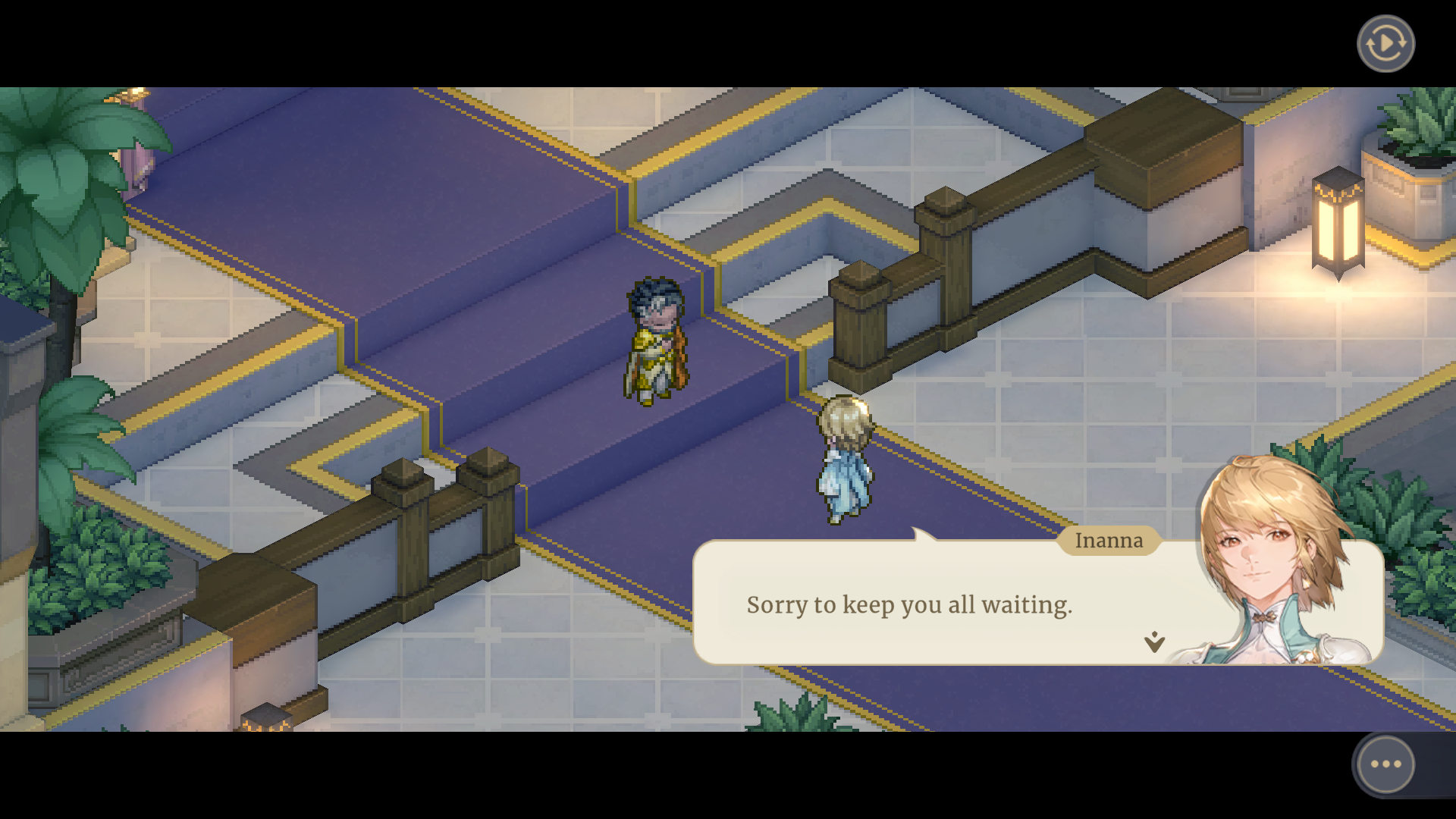This screenshot has width=1456, height=819.
Task: Advance dialogue with the down arrow
Action: coord(1154,642)
